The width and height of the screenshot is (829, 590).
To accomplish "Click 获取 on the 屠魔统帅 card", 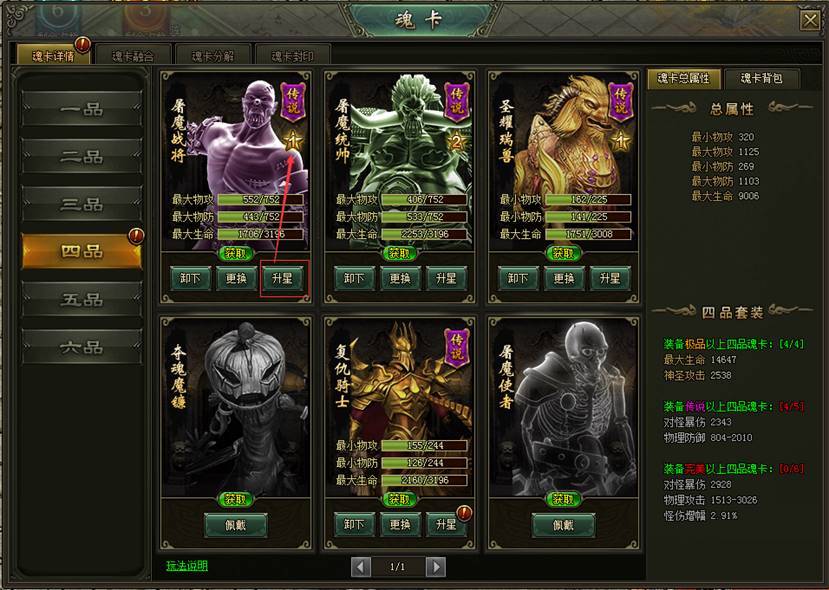I will [x=399, y=254].
